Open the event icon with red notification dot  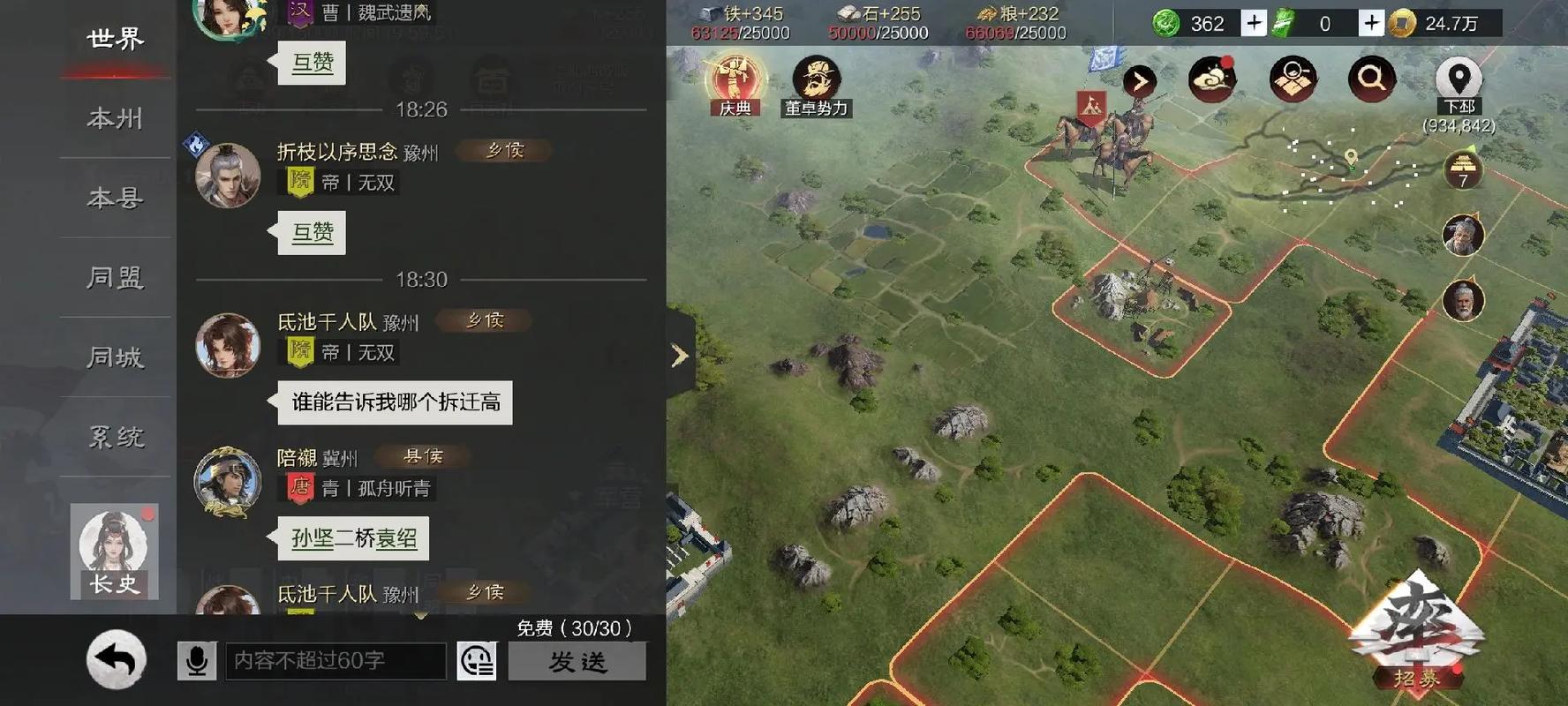[1213, 78]
